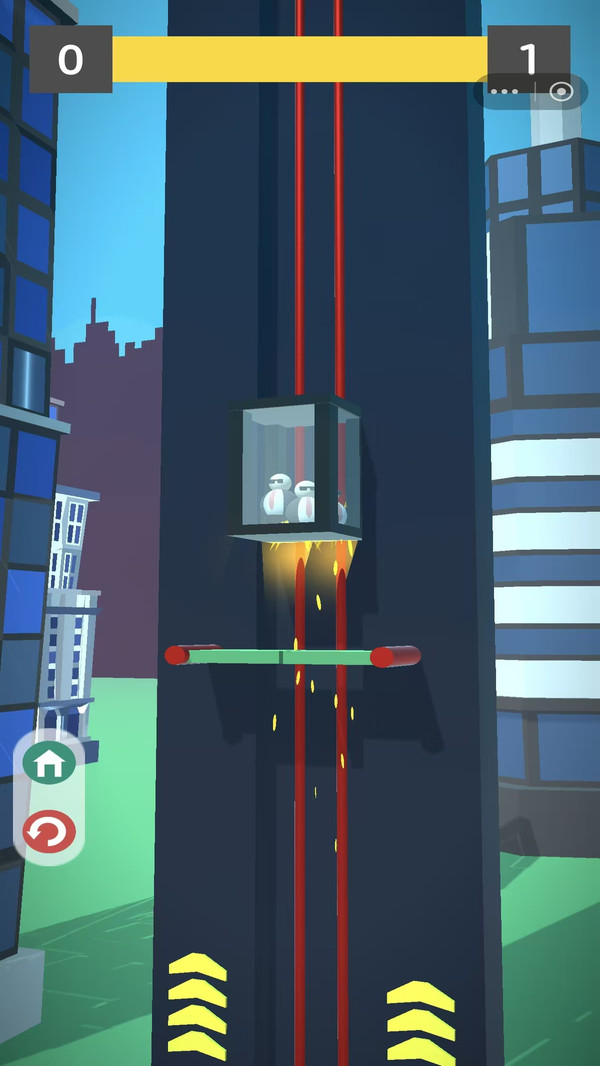Open the three-dot more options menu
Screen dimensions: 600x1066
click(x=505, y=92)
